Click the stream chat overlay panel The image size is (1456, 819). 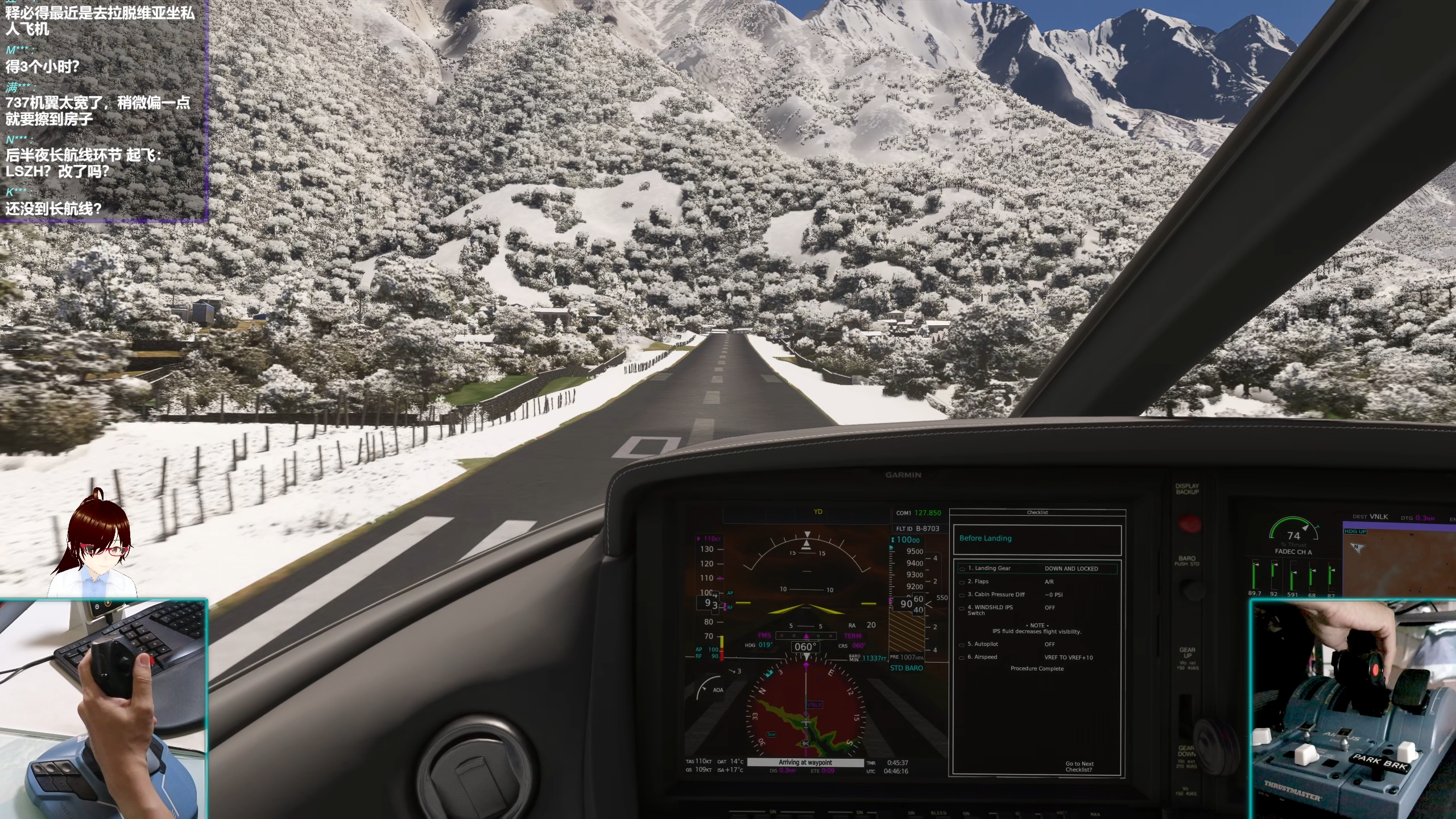coord(104,109)
